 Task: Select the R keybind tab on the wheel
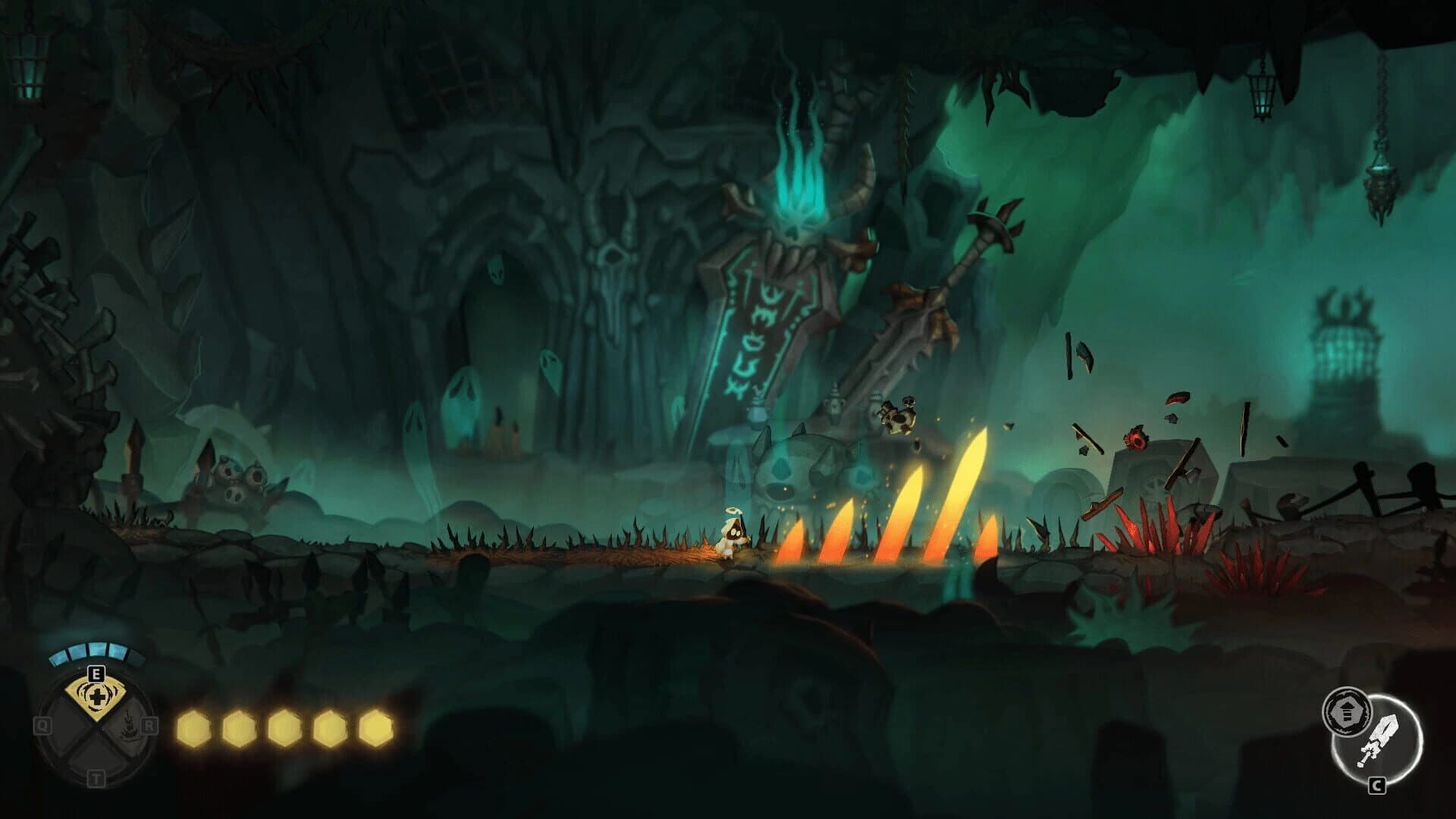(150, 724)
